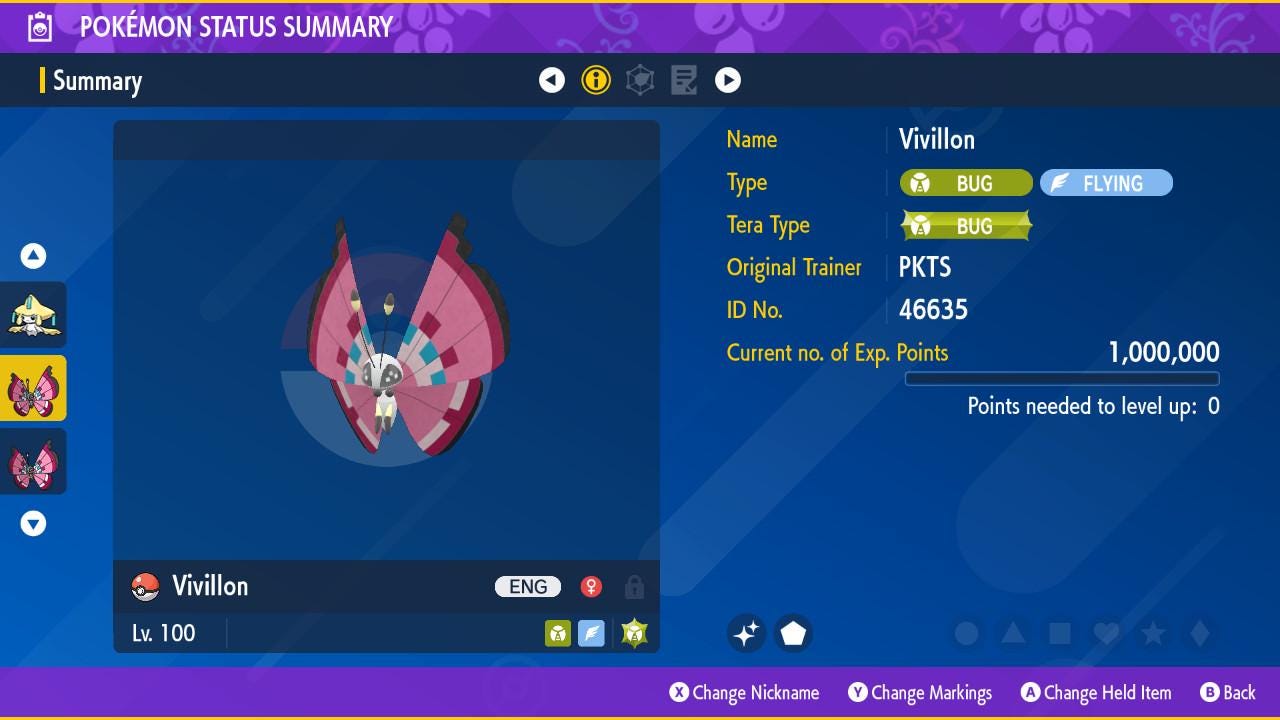Choose the highlighted Vivillon party thumbnail

pos(34,388)
